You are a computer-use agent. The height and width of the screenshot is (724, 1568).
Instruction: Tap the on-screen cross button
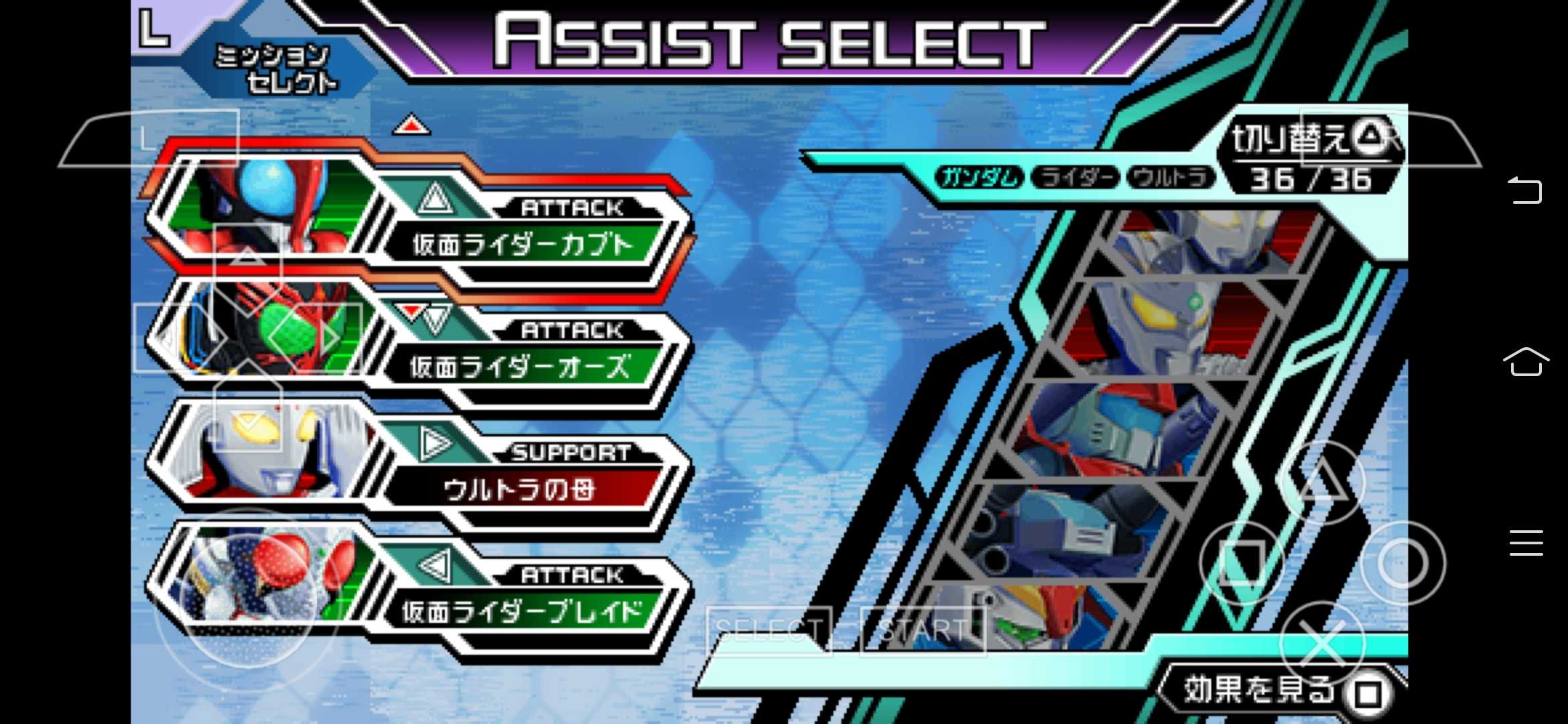pos(1322,644)
